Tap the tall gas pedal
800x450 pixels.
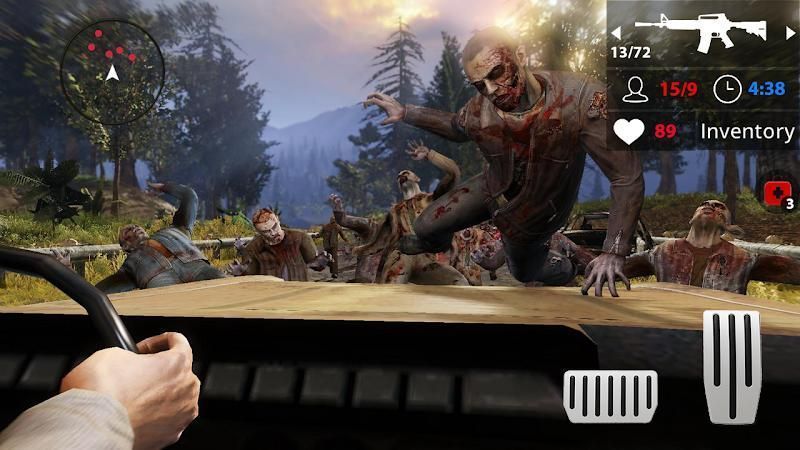[732, 366]
